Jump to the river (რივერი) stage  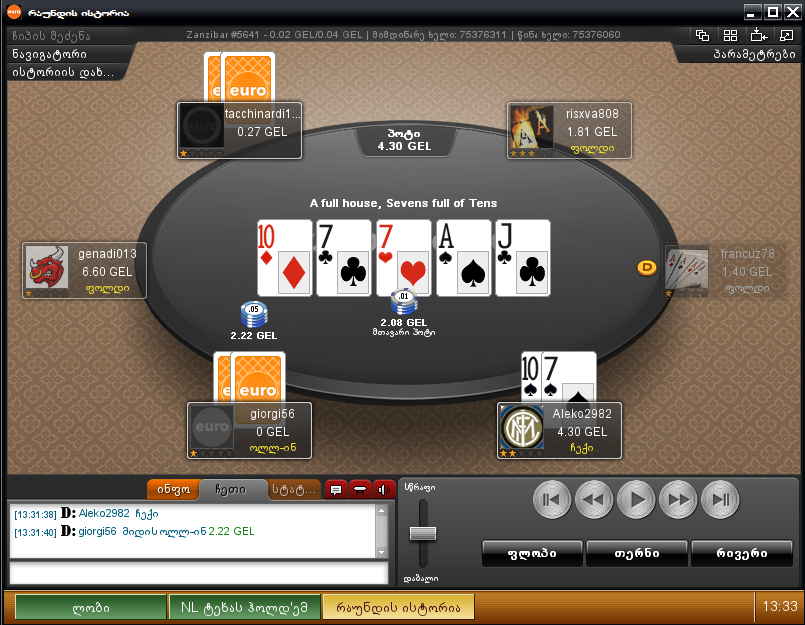click(742, 552)
